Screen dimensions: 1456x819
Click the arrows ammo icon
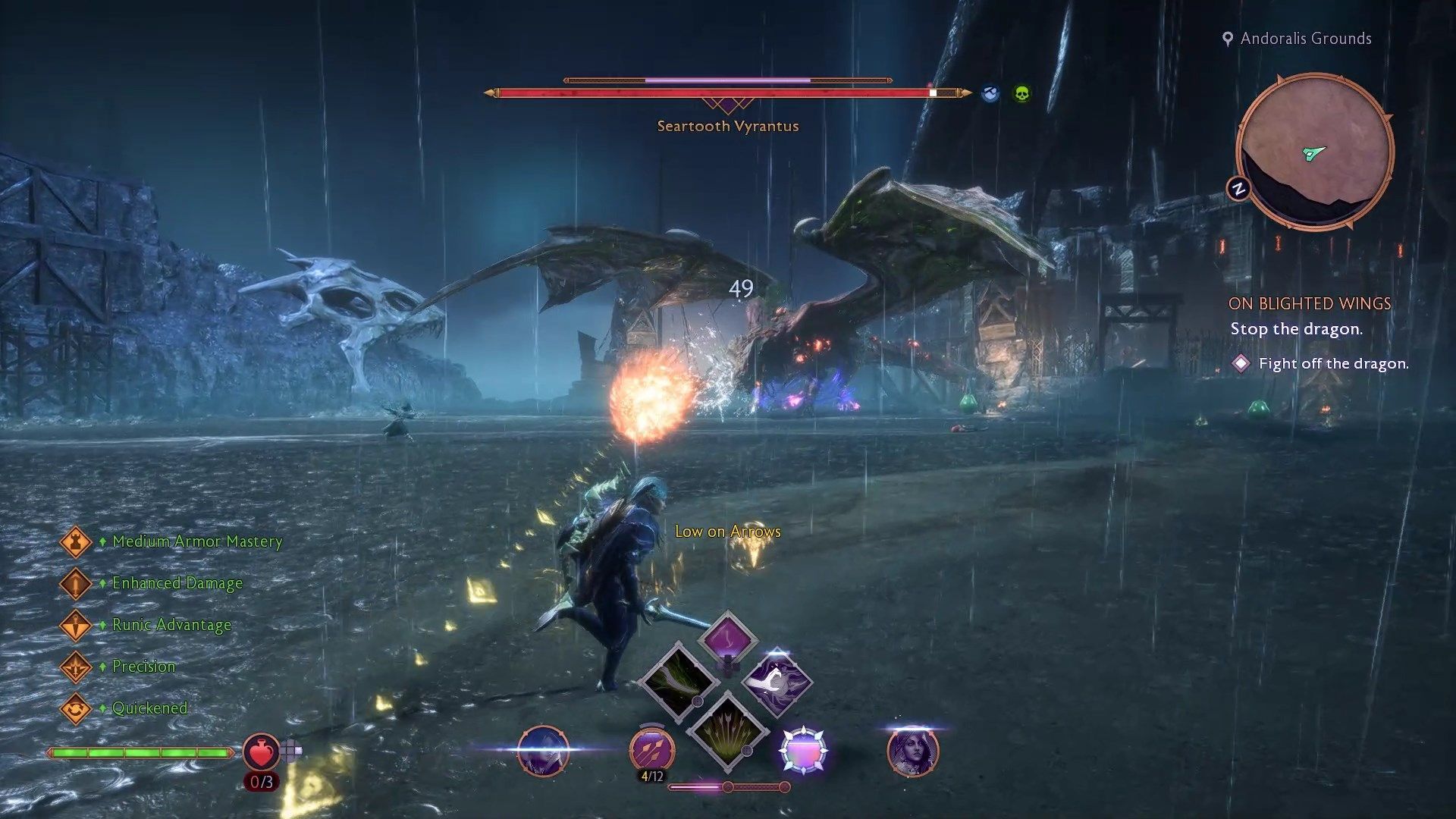(x=652, y=749)
